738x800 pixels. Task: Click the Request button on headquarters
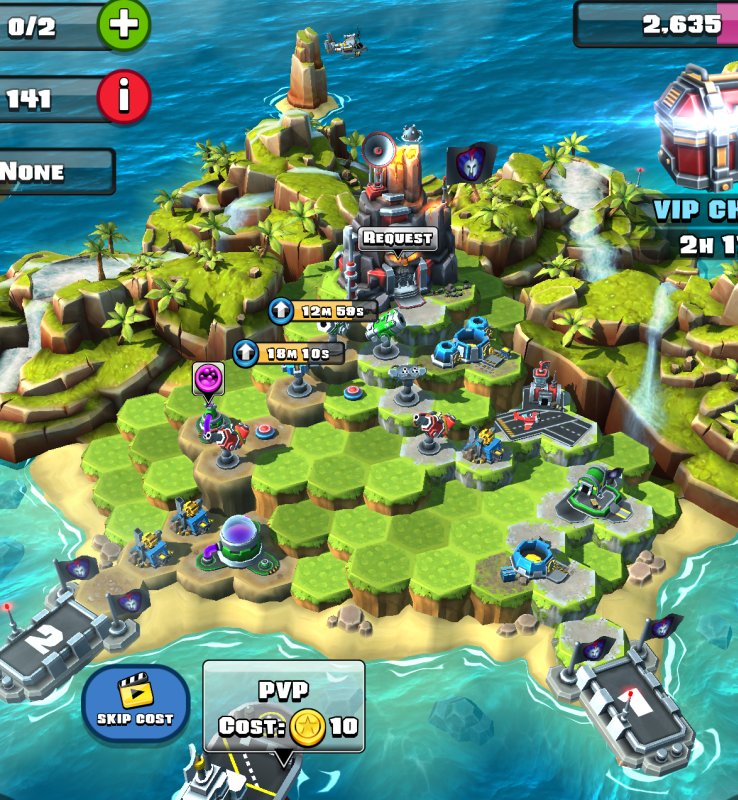tap(398, 238)
